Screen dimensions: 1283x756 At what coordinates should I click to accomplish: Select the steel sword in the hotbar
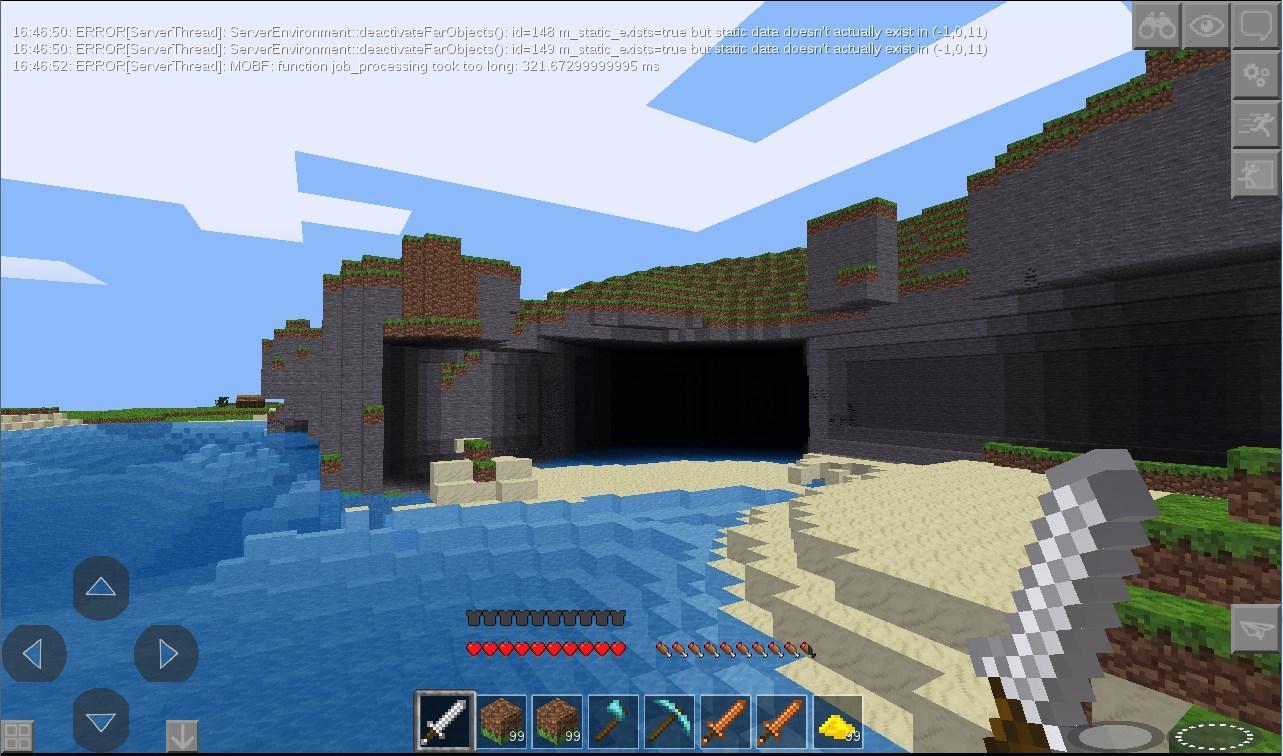coord(444,720)
